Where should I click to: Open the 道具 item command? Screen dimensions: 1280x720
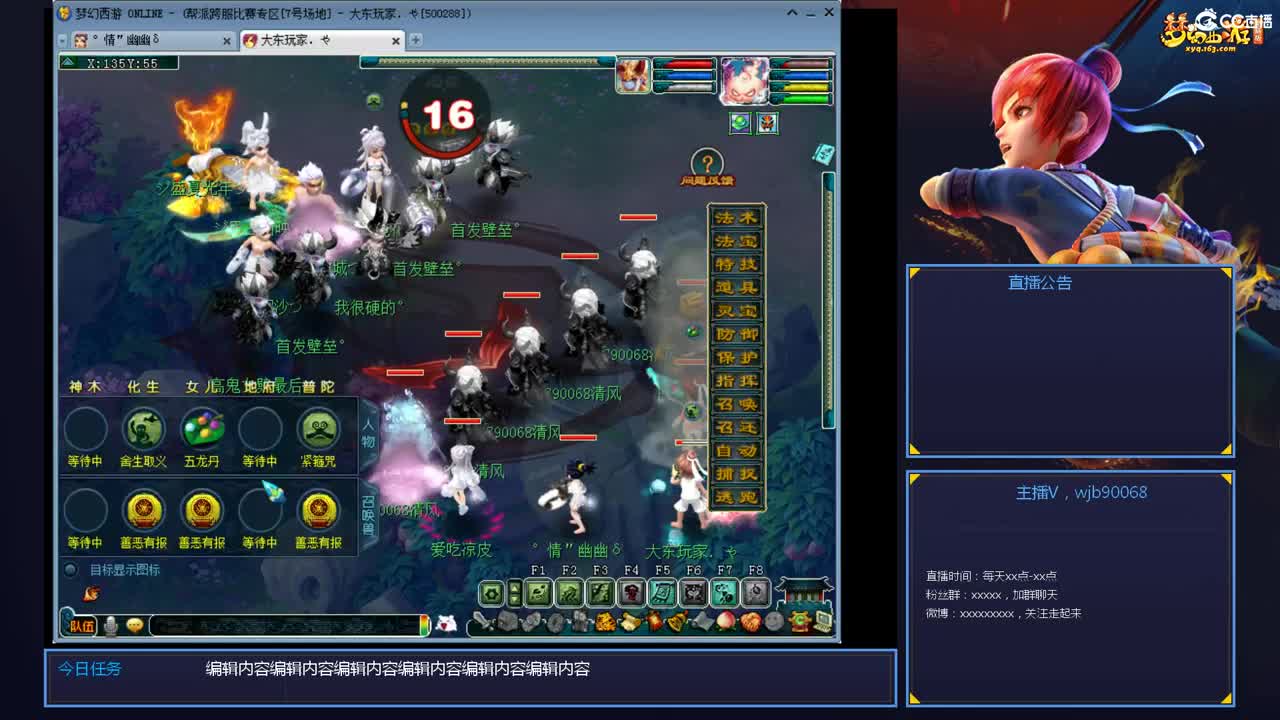coord(735,286)
